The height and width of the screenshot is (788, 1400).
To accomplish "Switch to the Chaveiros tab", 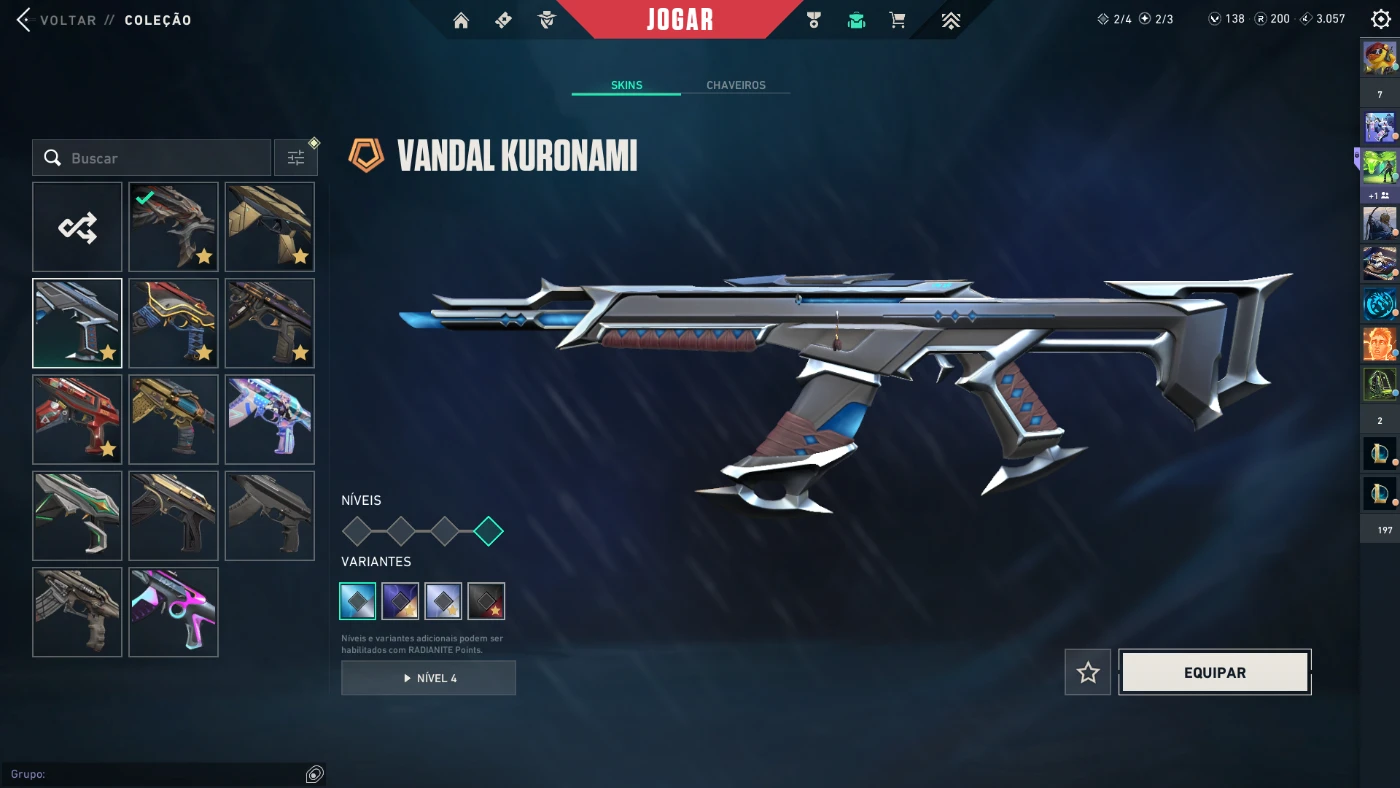I will point(735,85).
